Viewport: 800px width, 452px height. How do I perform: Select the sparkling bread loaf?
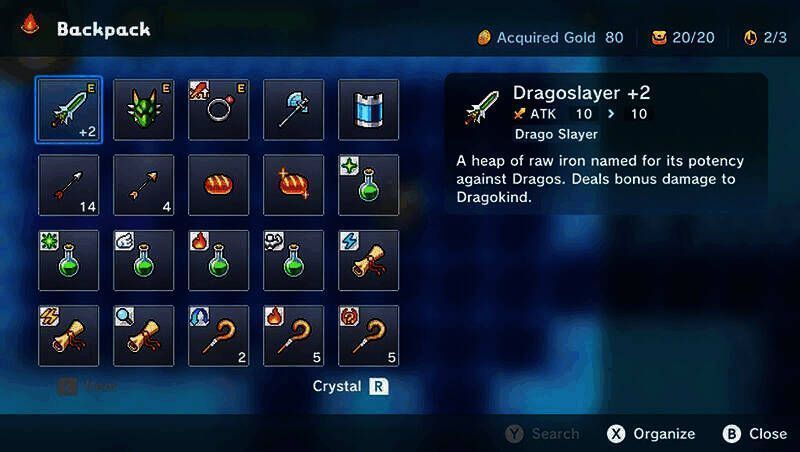point(293,185)
